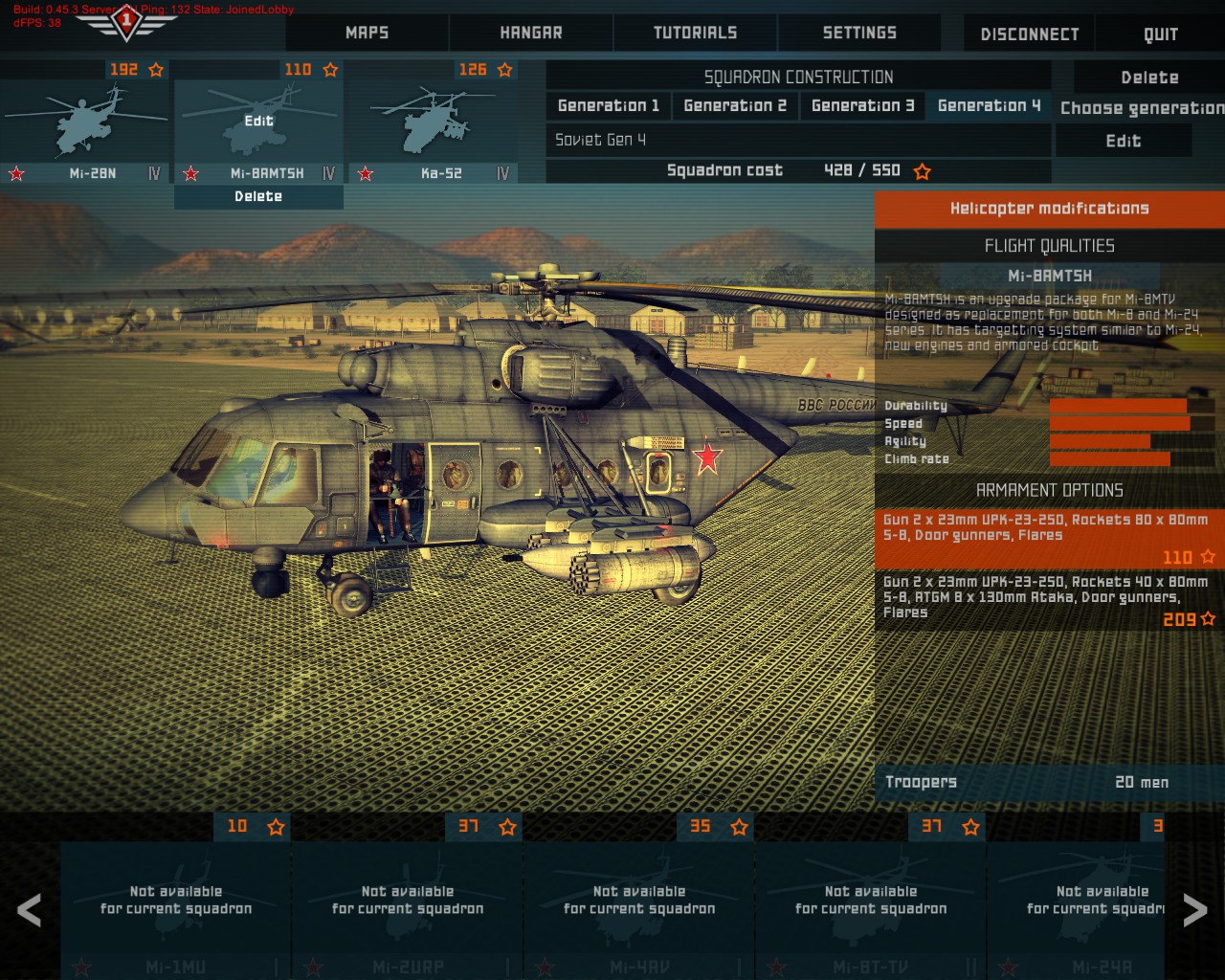This screenshot has width=1225, height=980.
Task: Click the star icon beside squadron cost
Action: (x=922, y=171)
